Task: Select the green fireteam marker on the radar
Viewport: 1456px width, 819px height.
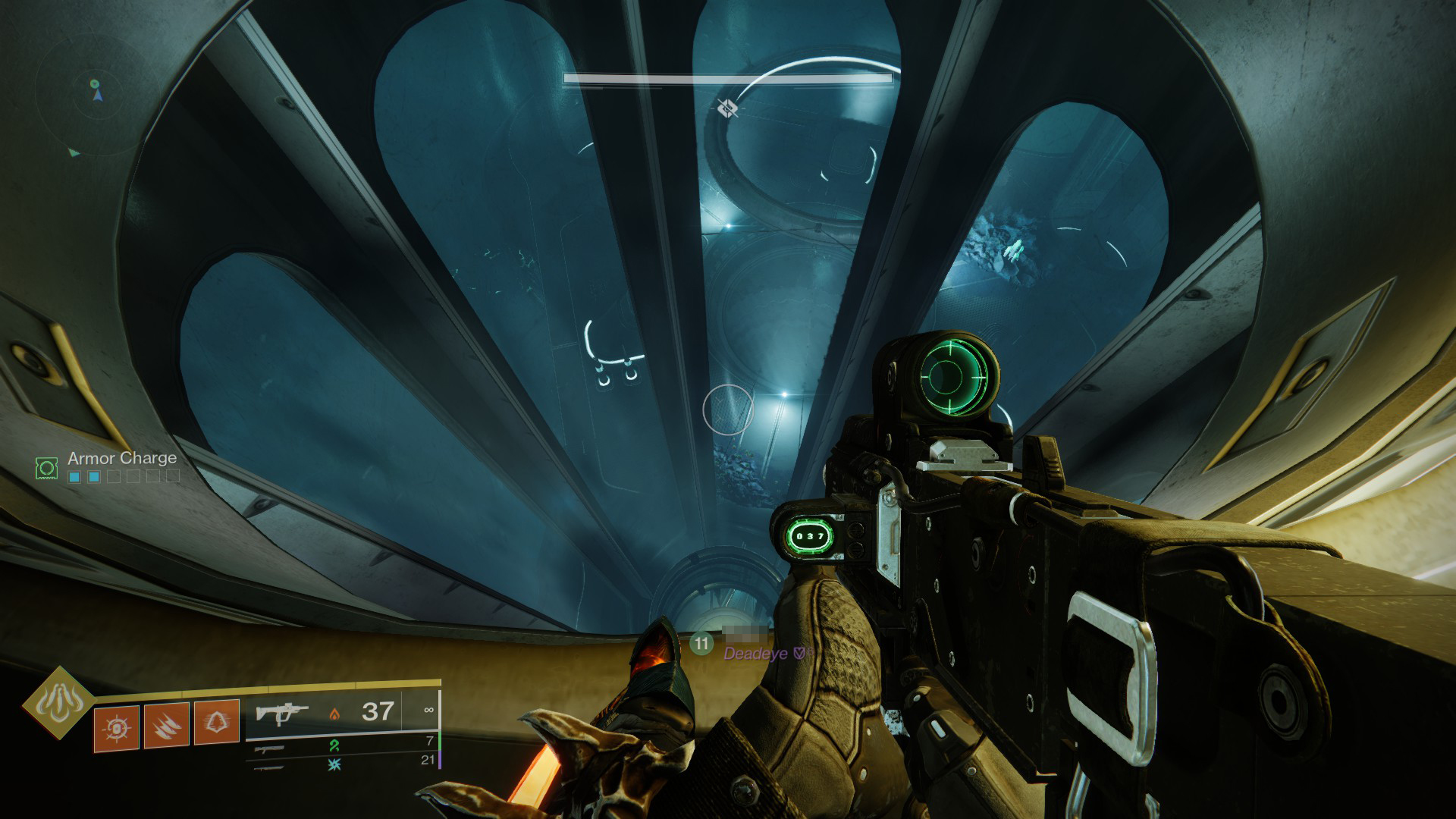Action: [x=94, y=83]
